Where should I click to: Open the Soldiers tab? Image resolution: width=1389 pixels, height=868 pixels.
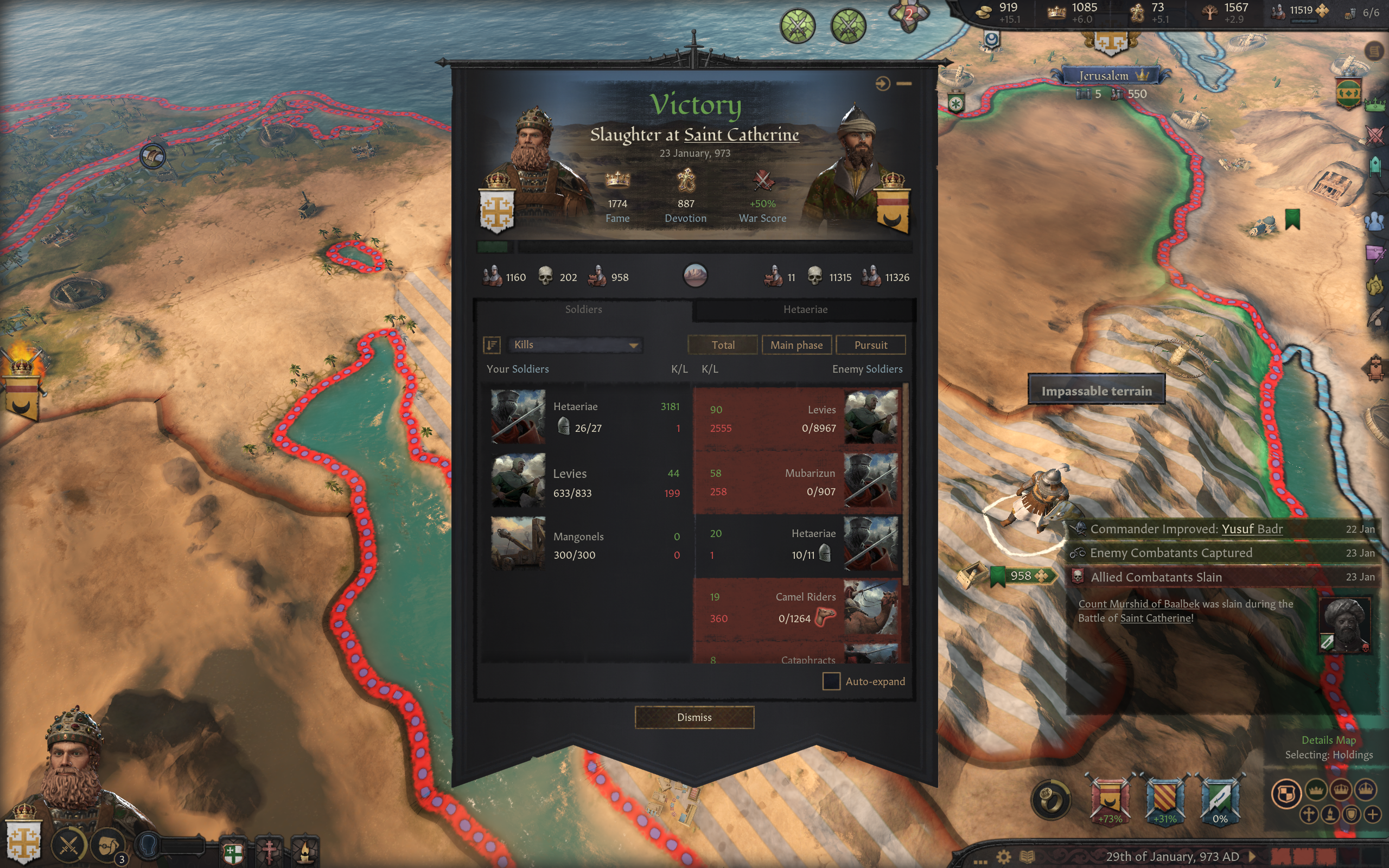[x=583, y=309]
